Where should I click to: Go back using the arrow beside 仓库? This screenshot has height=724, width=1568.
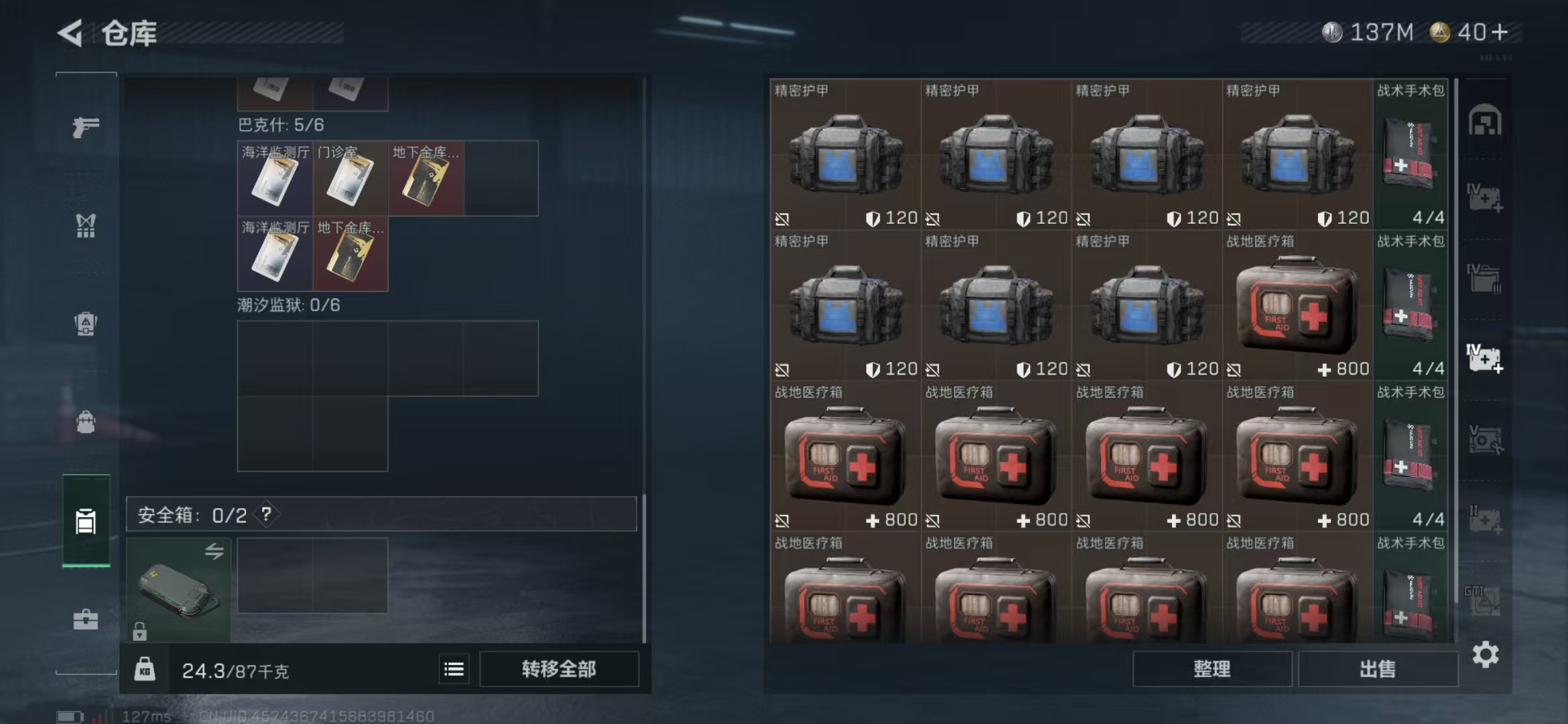70,33
